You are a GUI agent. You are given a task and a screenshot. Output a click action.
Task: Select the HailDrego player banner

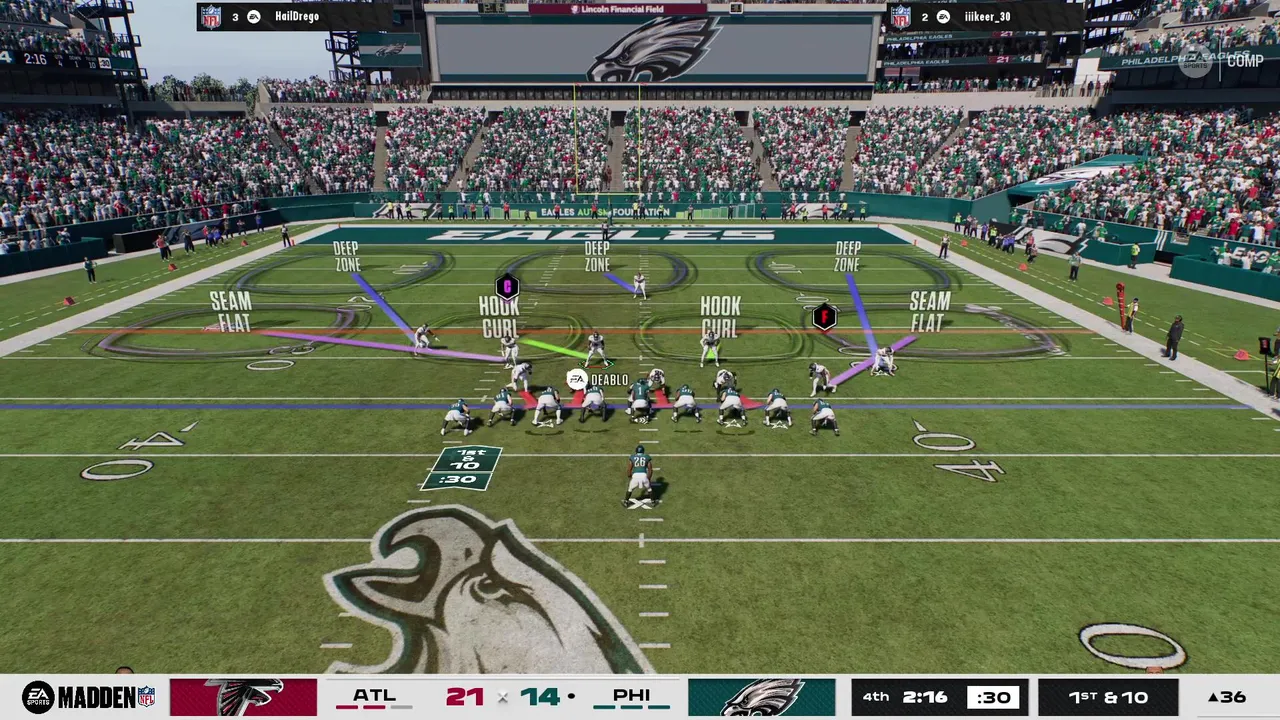coord(293,16)
